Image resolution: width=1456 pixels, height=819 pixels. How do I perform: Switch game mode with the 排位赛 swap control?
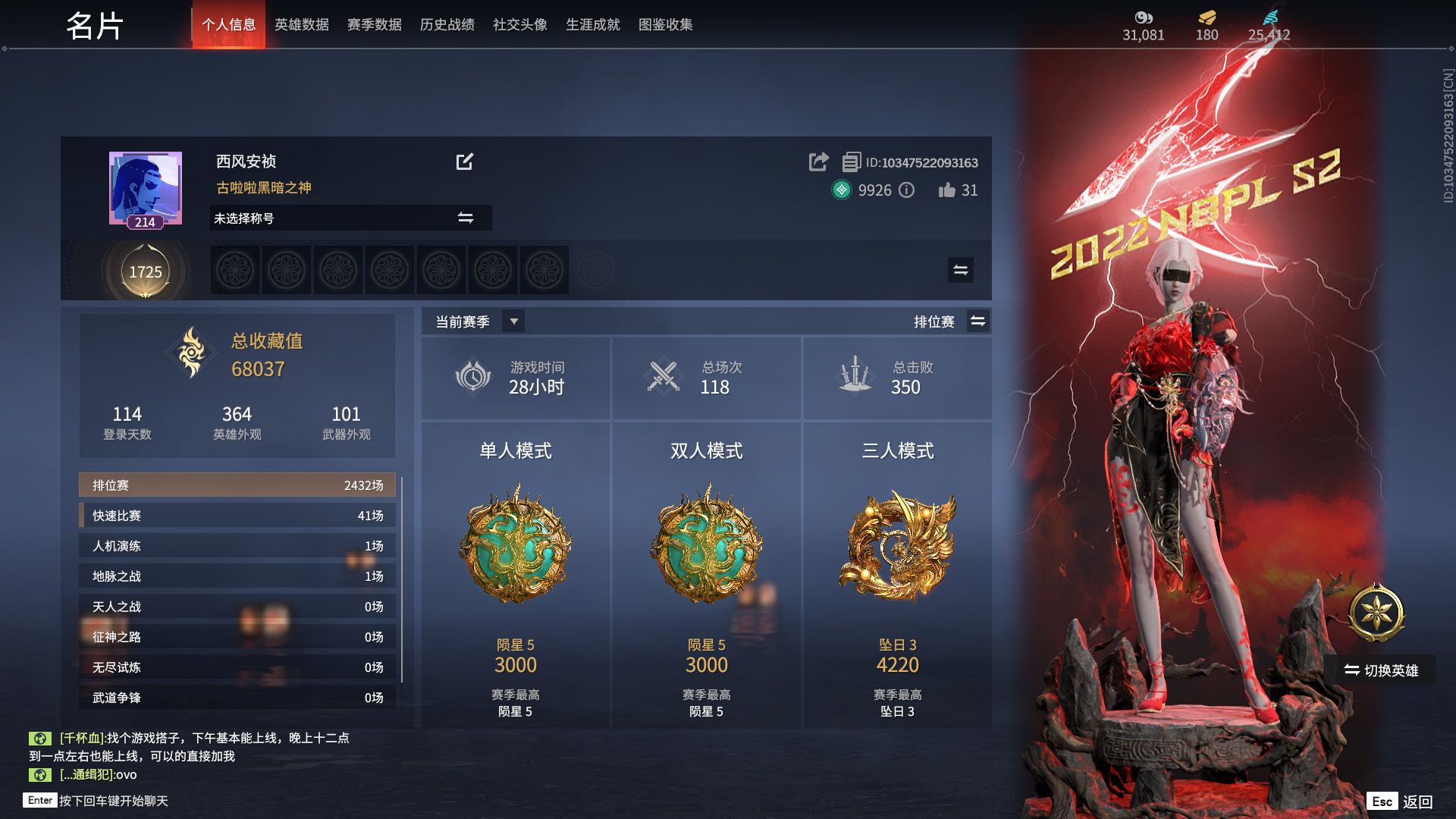978,321
